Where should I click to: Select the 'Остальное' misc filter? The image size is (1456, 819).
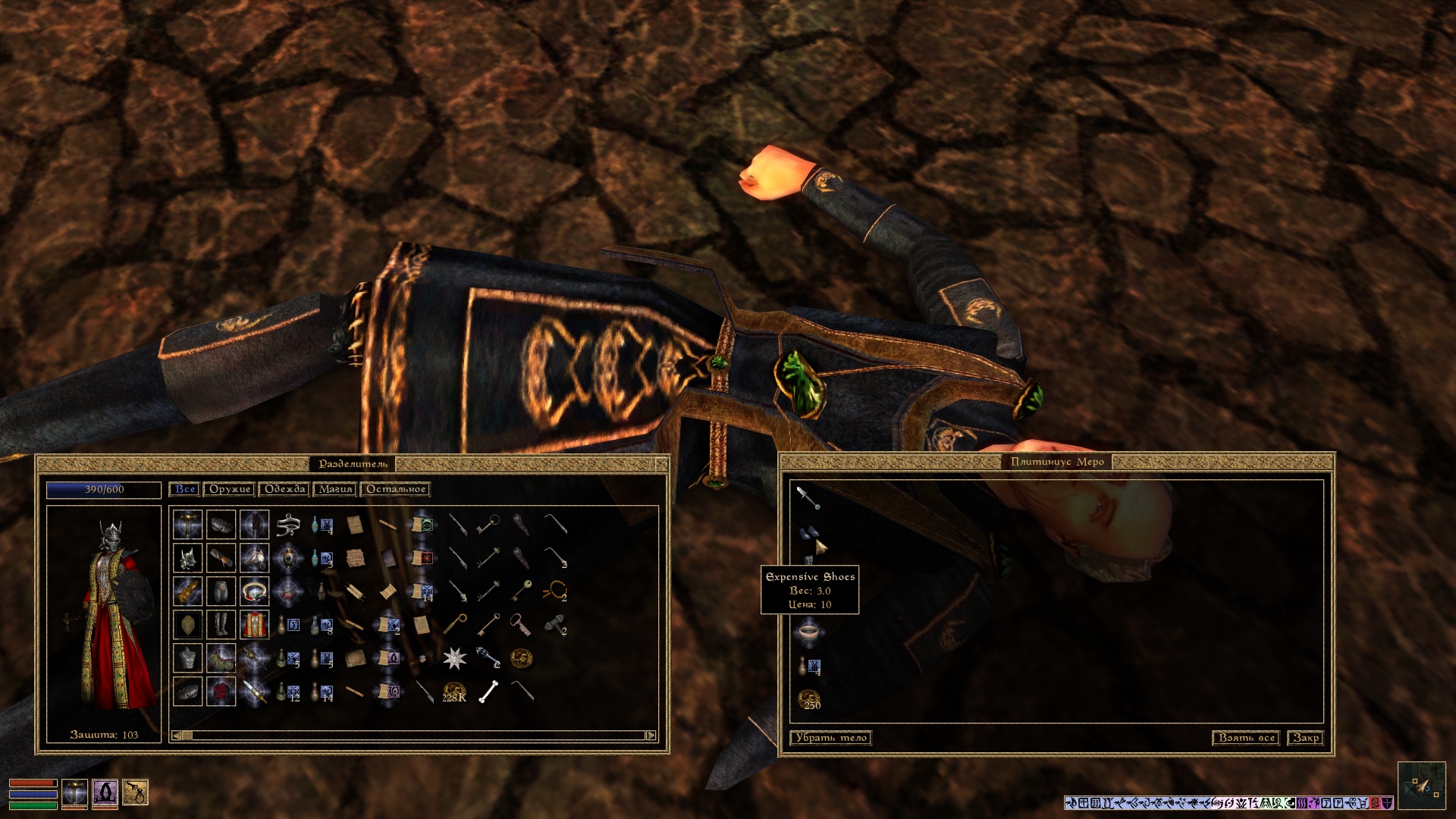pos(396,490)
